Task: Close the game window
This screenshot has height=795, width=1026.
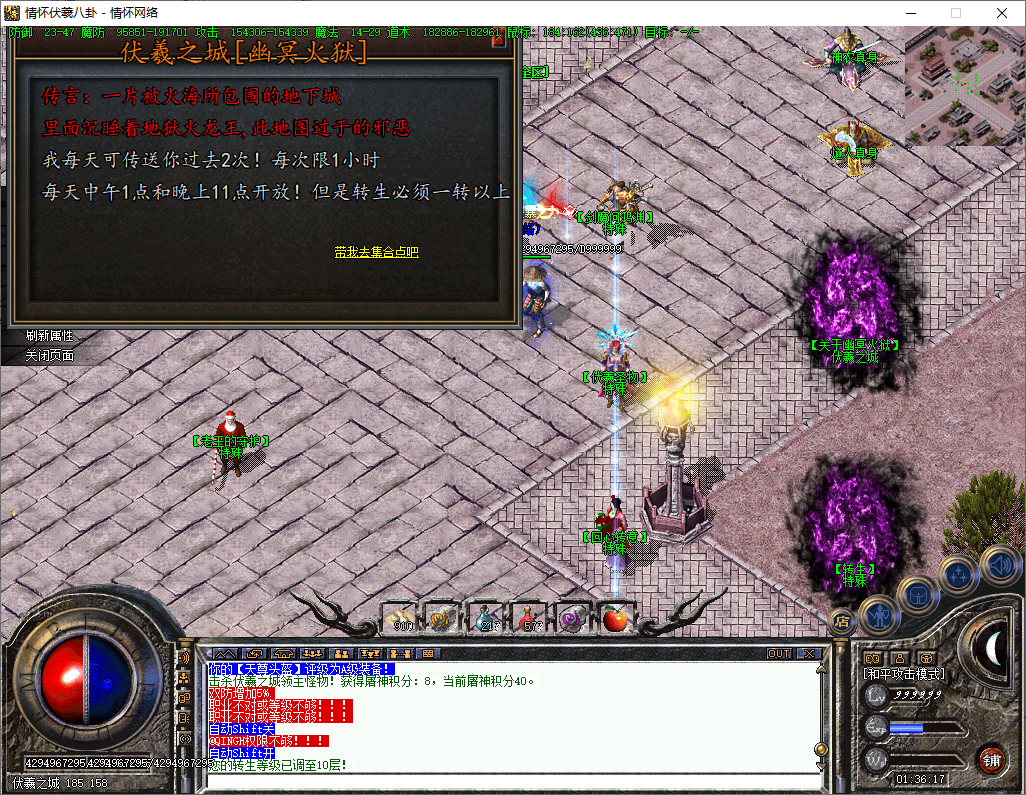Action: (1002, 13)
